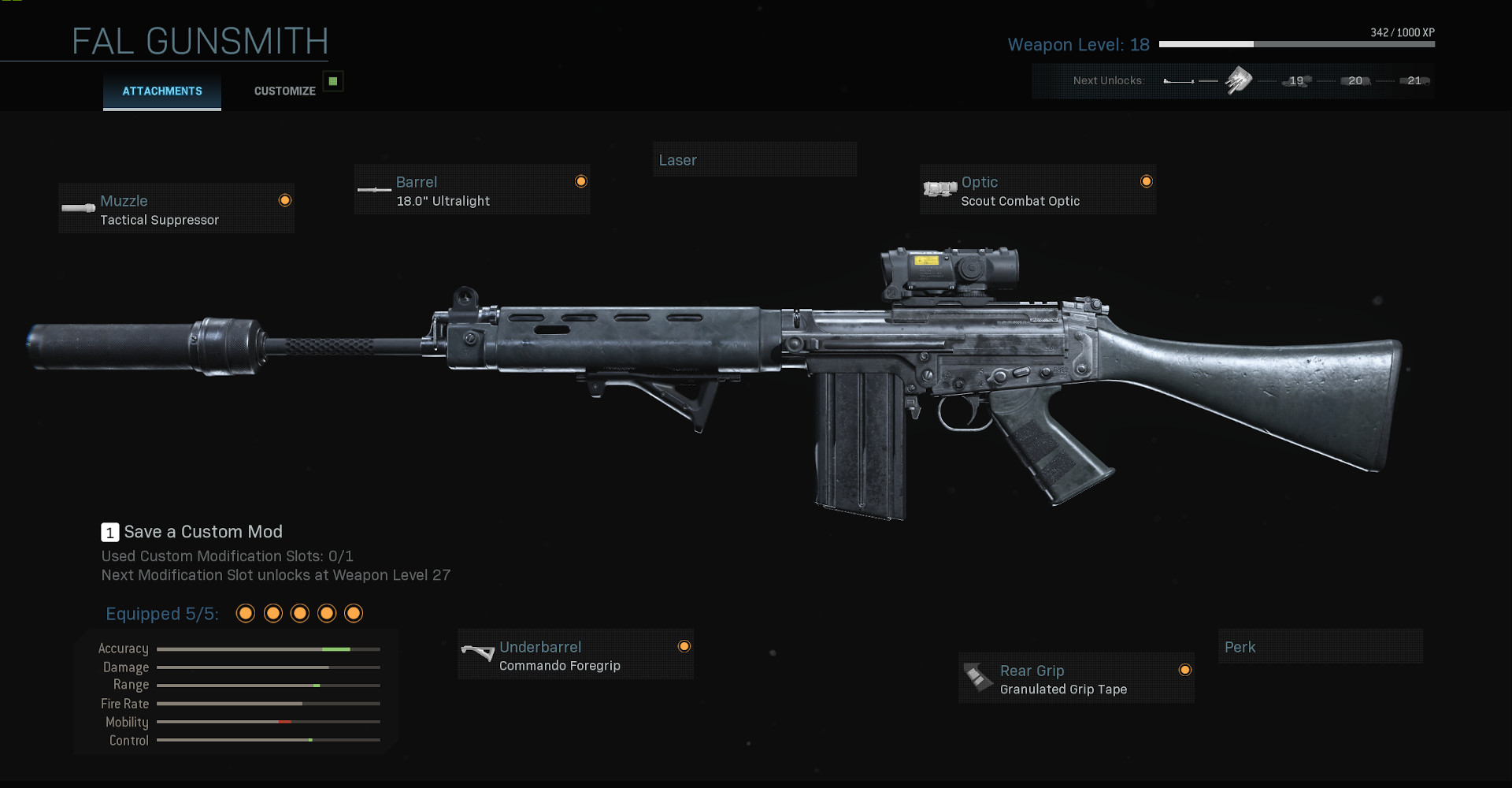Viewport: 1512px width, 788px height.
Task: Open the Underbarrel Commando Foregrip slot
Action: coord(575,655)
